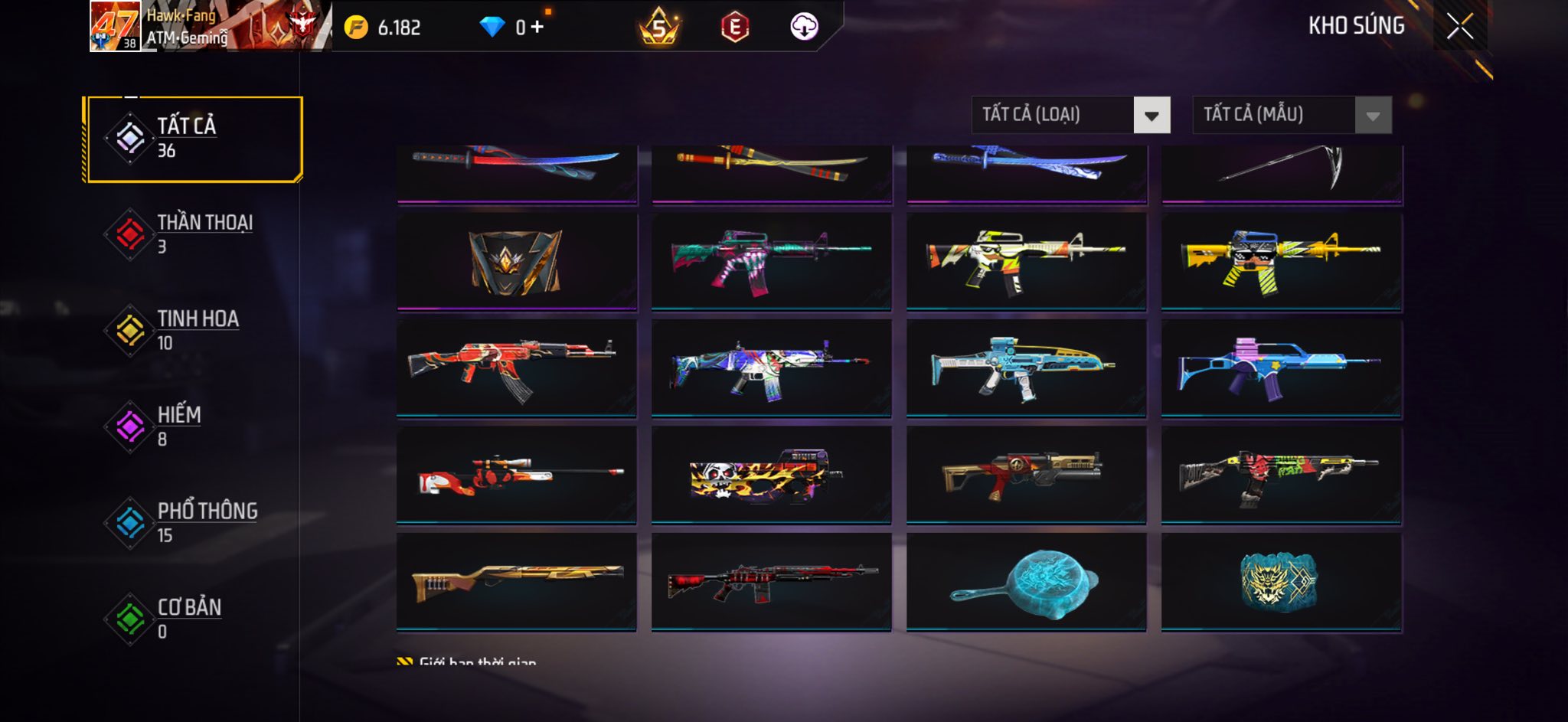The height and width of the screenshot is (722, 1568).
Task: Open the player profile avatar
Action: pos(115,27)
